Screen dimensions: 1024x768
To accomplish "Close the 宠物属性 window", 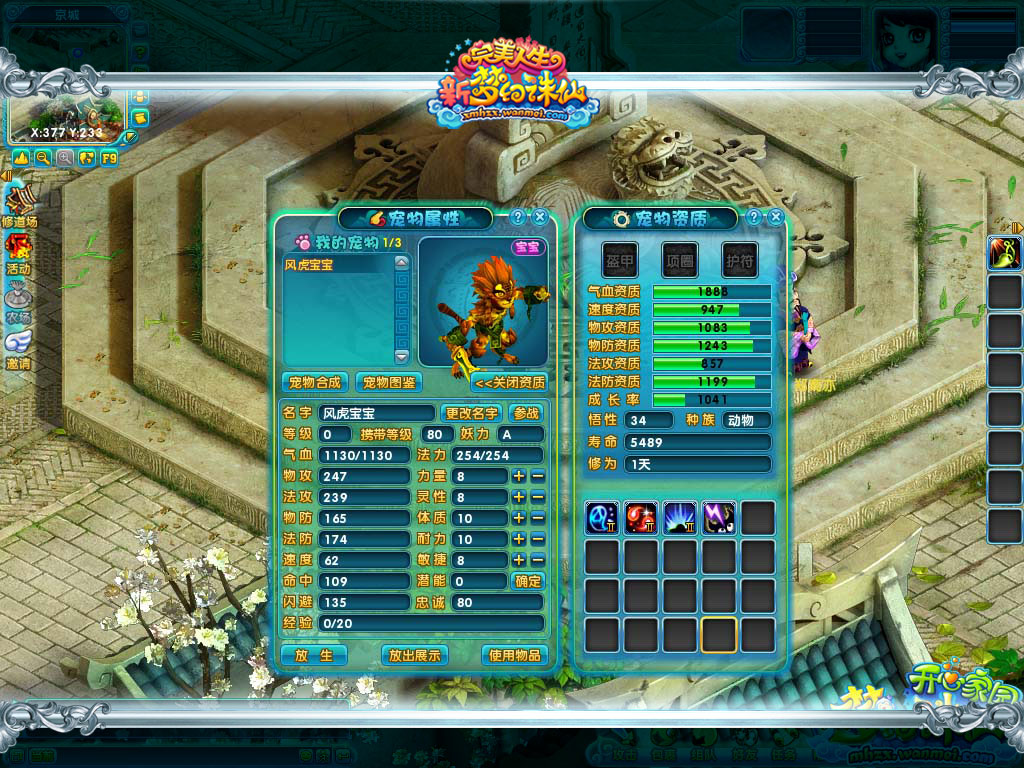I will pyautogui.click(x=540, y=217).
